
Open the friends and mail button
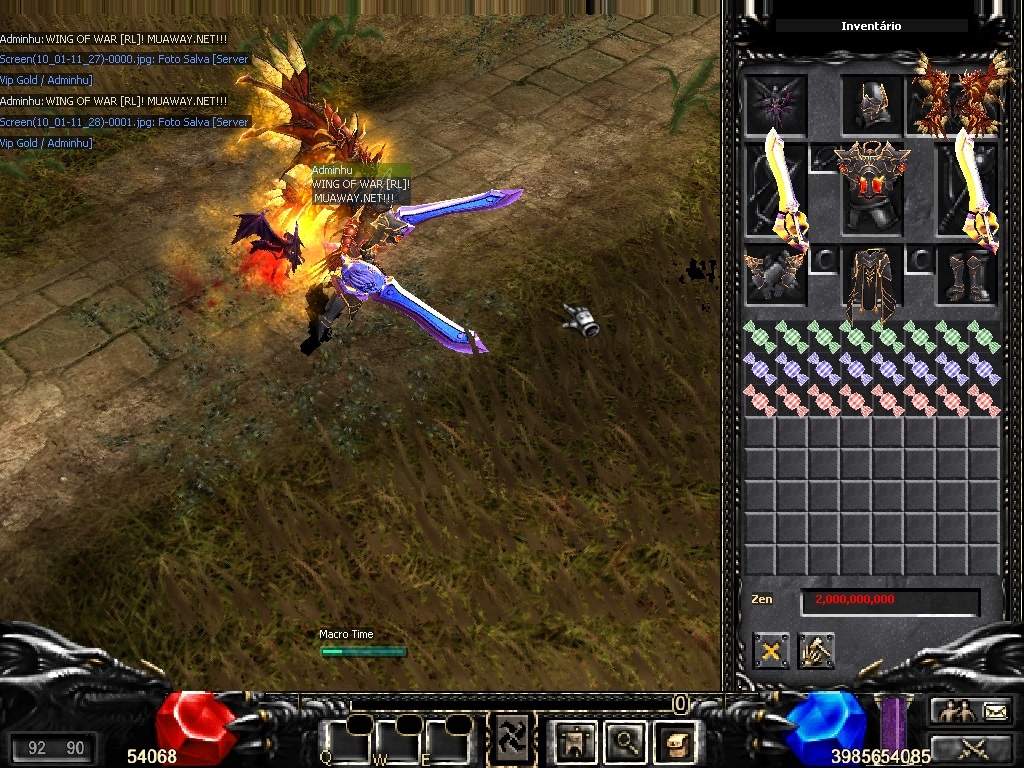pos(969,711)
